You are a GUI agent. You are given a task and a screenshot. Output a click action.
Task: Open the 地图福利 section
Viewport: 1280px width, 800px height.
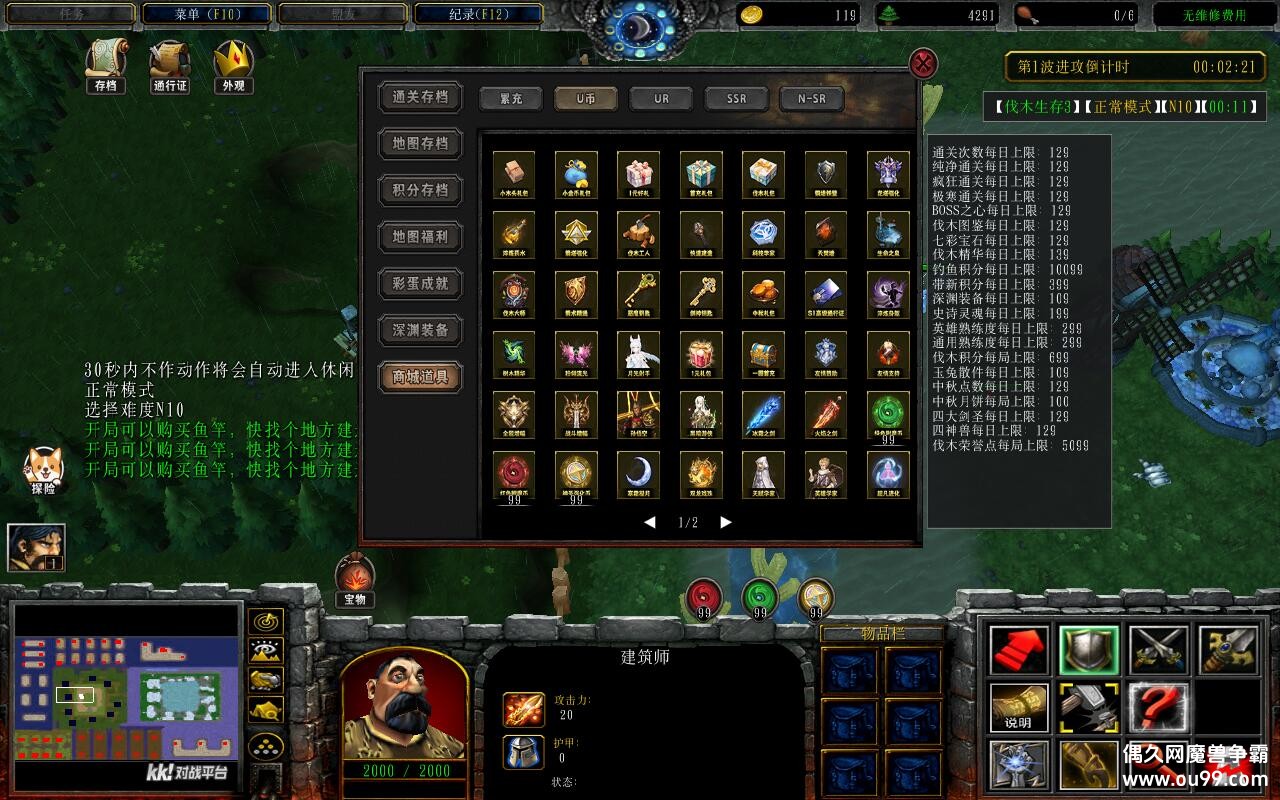point(420,237)
